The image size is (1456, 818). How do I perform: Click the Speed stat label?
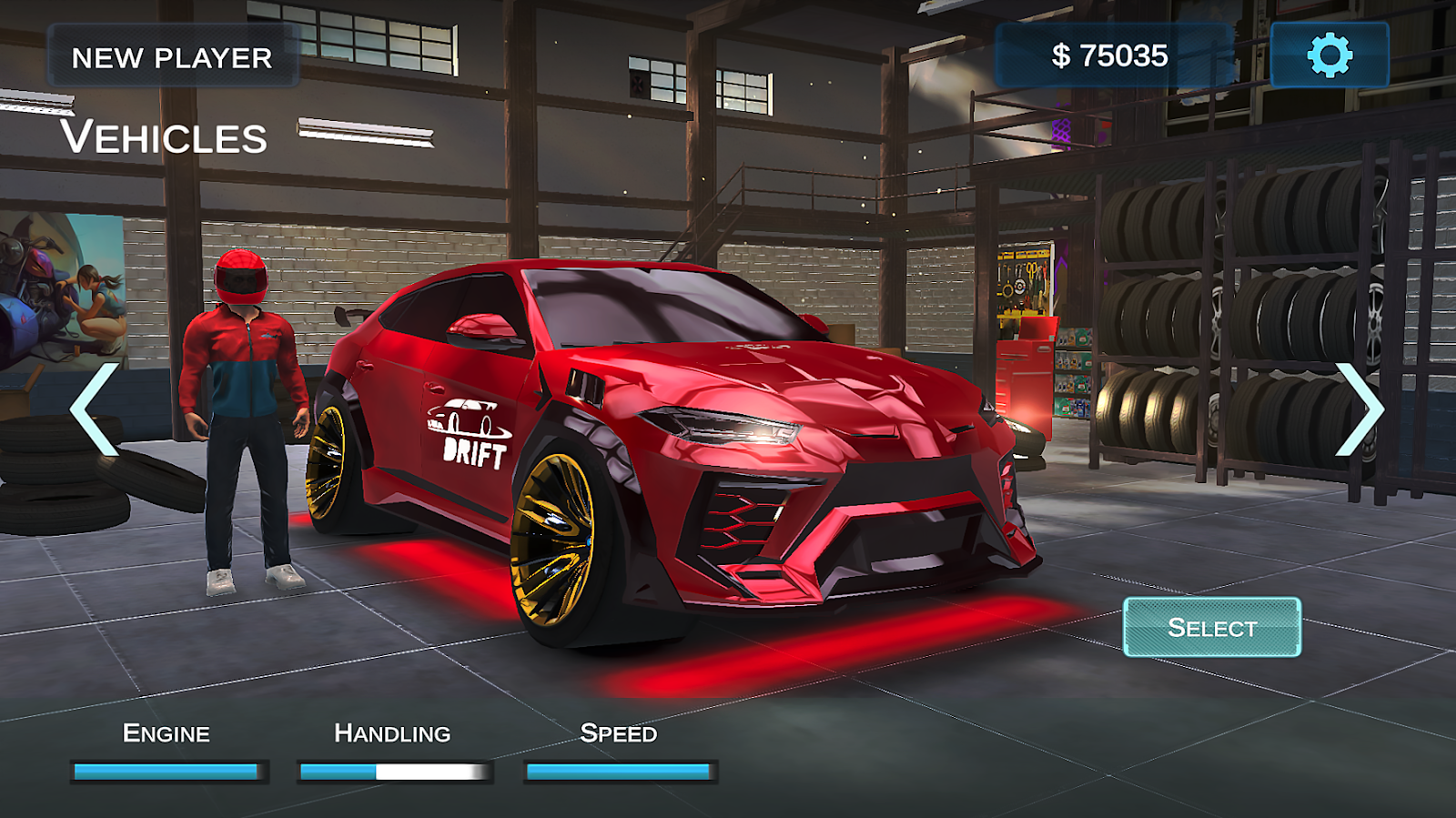(x=620, y=733)
